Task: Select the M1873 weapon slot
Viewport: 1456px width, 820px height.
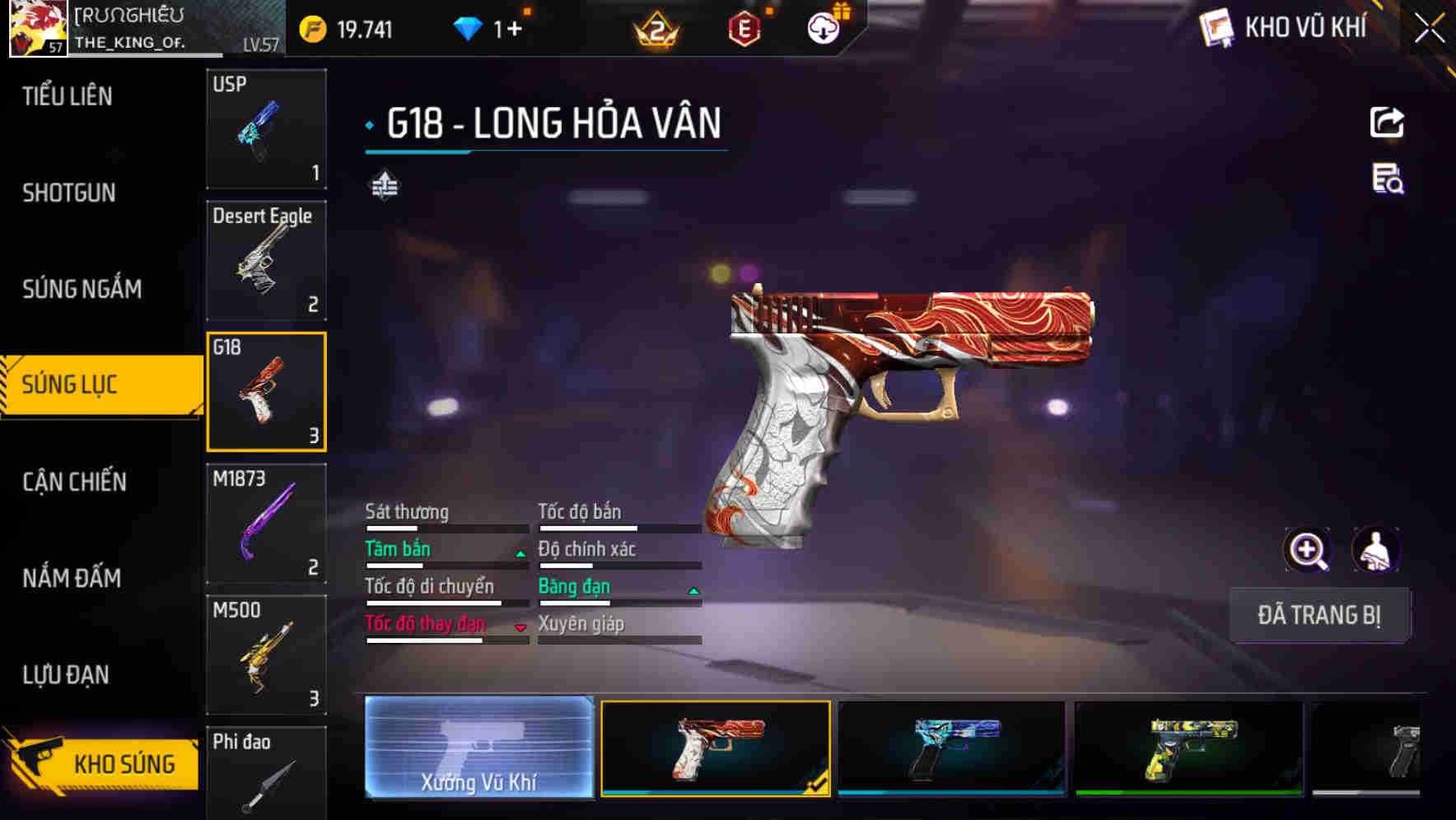Action: [x=266, y=524]
